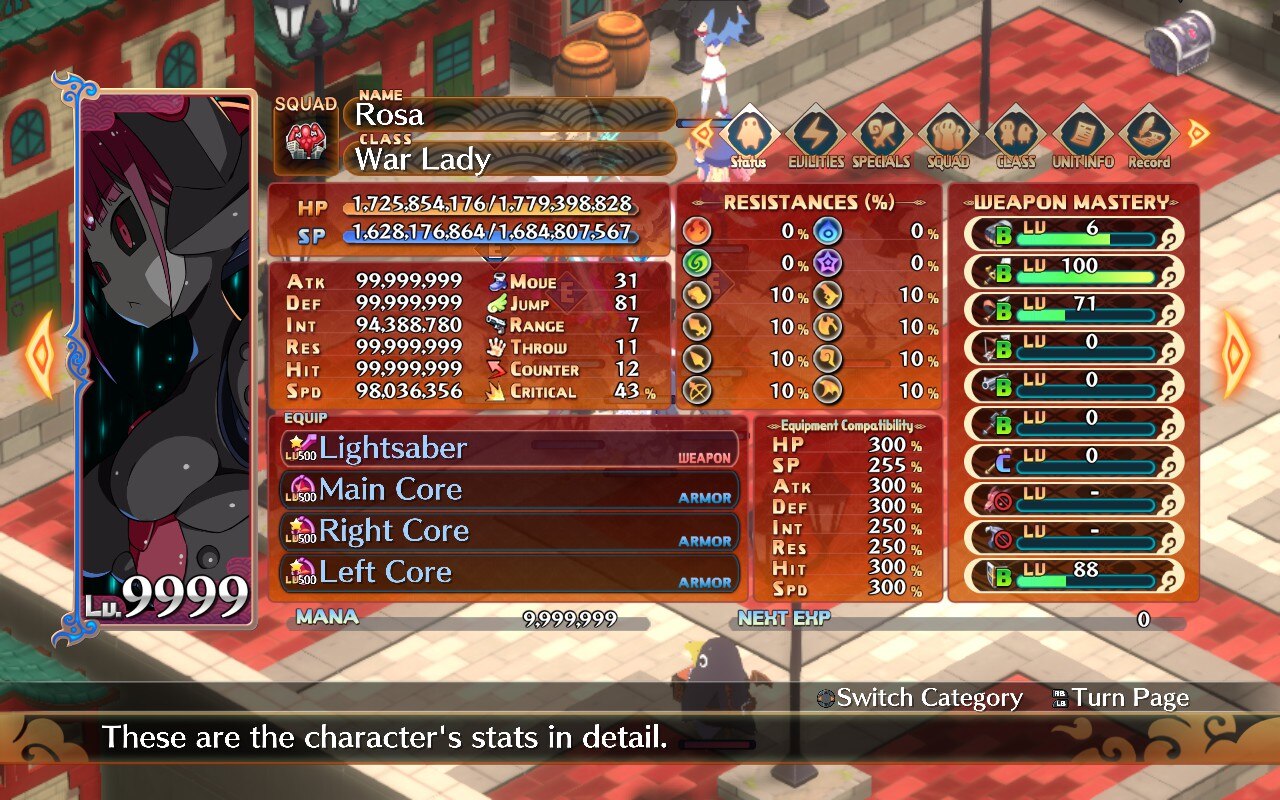The width and height of the screenshot is (1280, 800).
Task: Select the Lightsaber weapon slot
Action: coord(510,448)
